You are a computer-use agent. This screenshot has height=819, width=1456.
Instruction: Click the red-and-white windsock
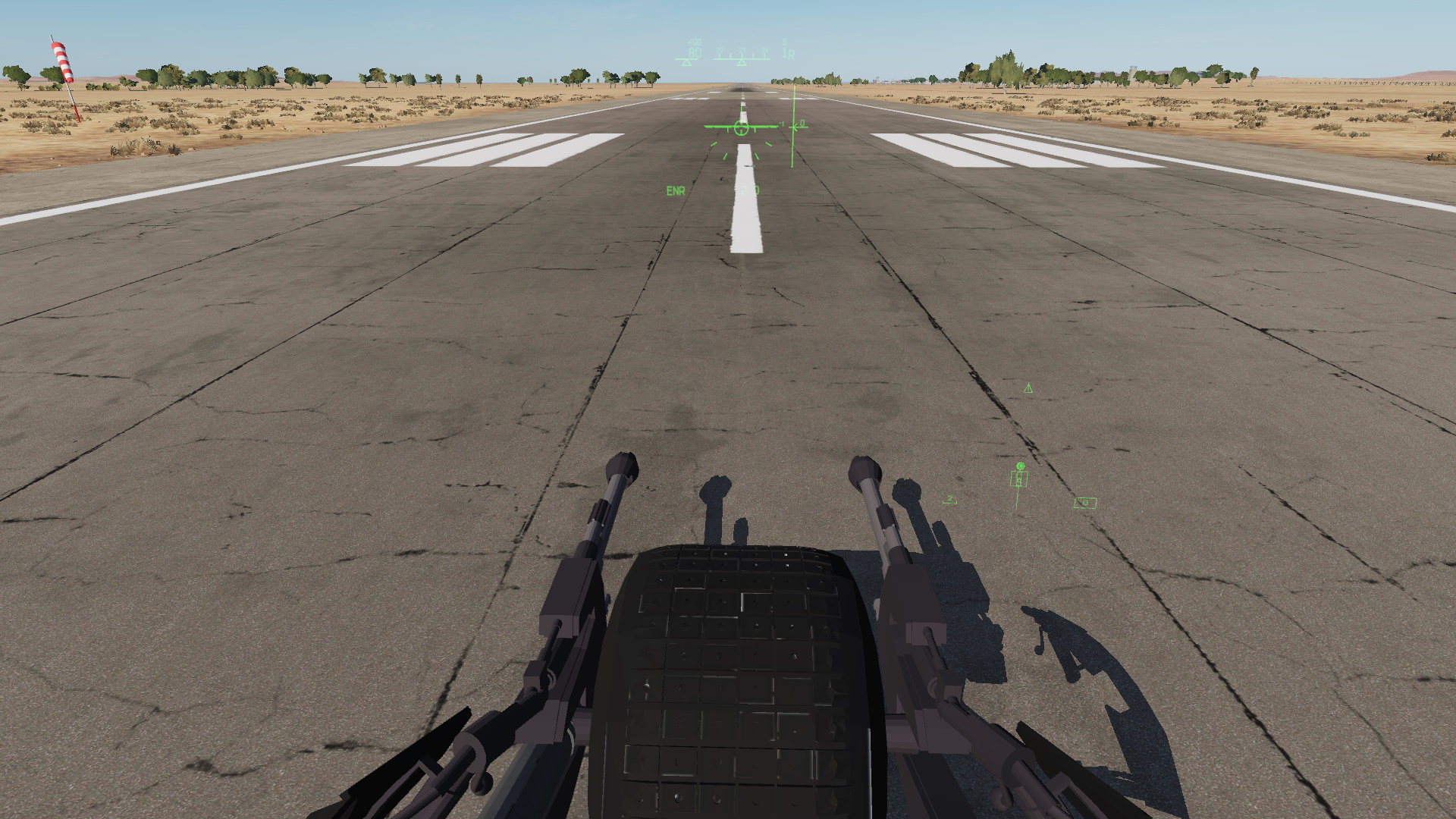click(64, 61)
